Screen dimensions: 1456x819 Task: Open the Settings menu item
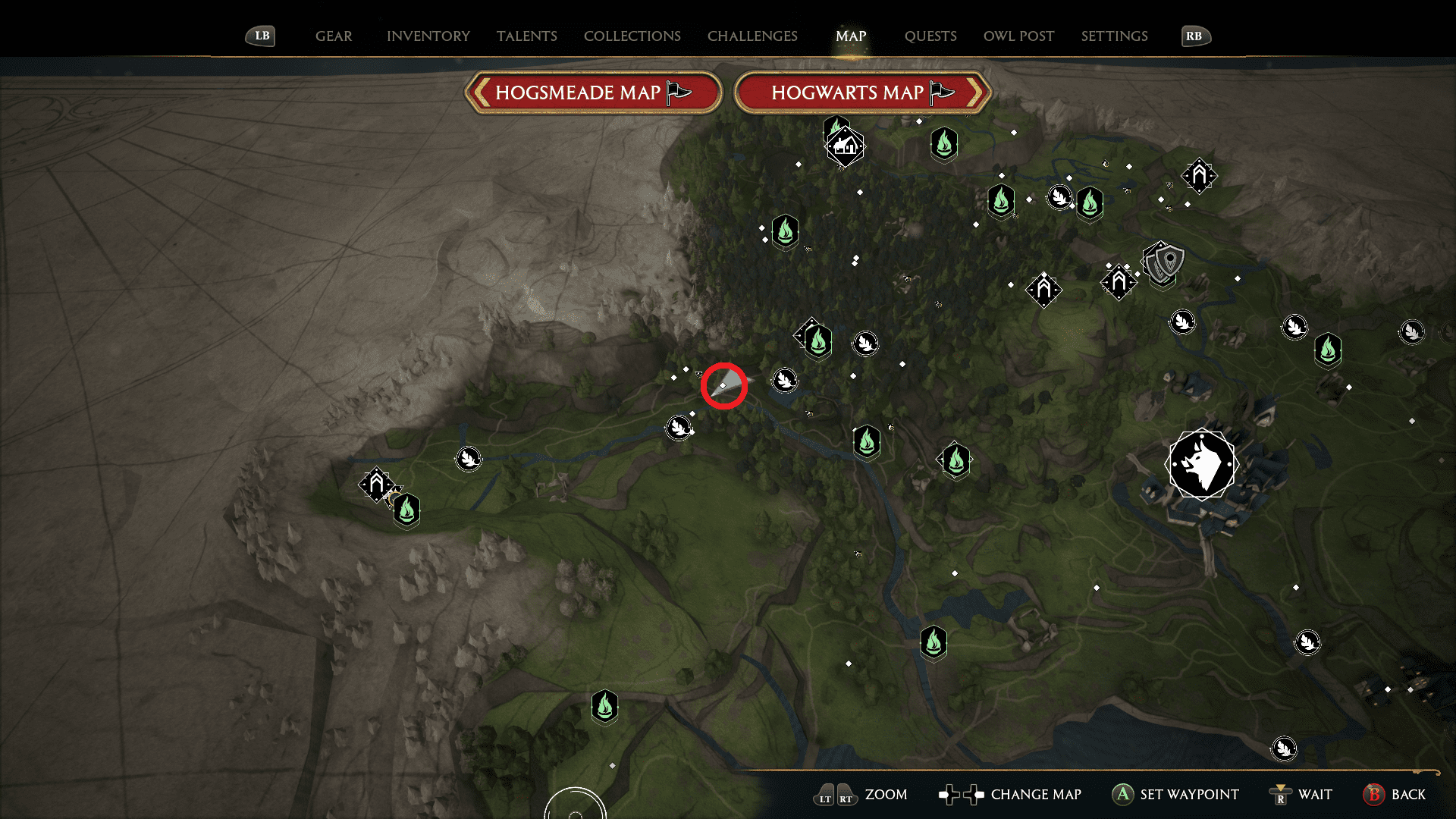1114,36
